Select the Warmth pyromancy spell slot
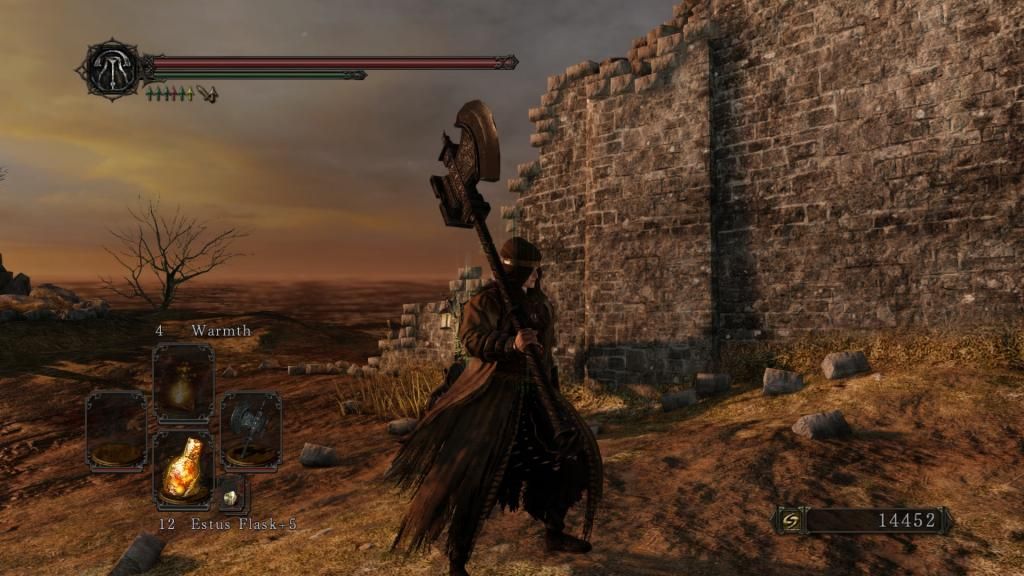Screen dimensions: 1024x576 coord(183,384)
